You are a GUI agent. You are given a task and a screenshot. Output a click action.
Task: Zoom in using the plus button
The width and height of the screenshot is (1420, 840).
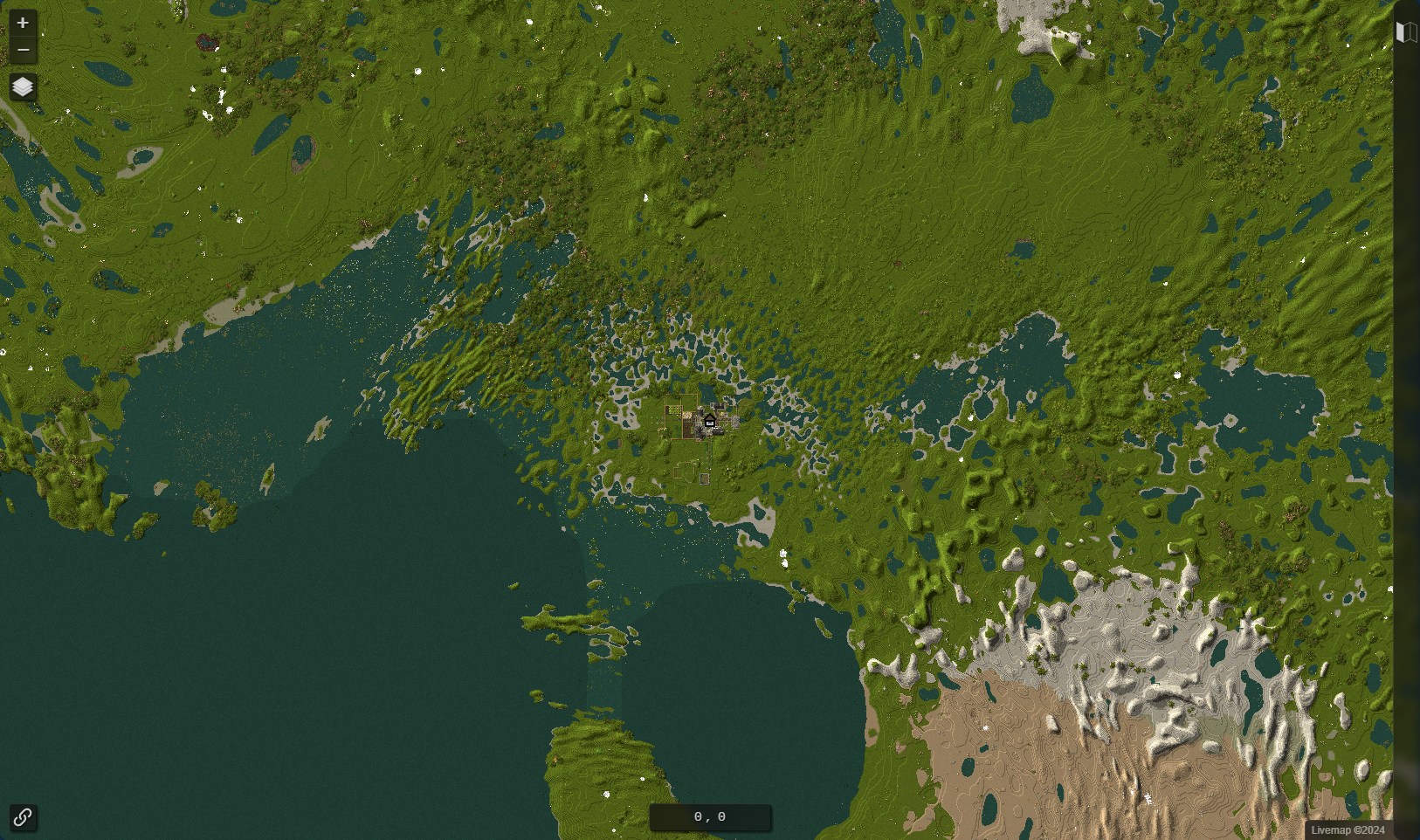23,23
